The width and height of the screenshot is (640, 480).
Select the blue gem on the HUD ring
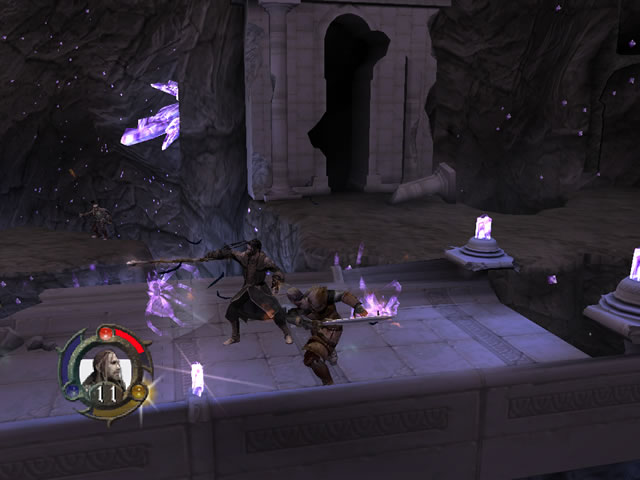[72, 389]
